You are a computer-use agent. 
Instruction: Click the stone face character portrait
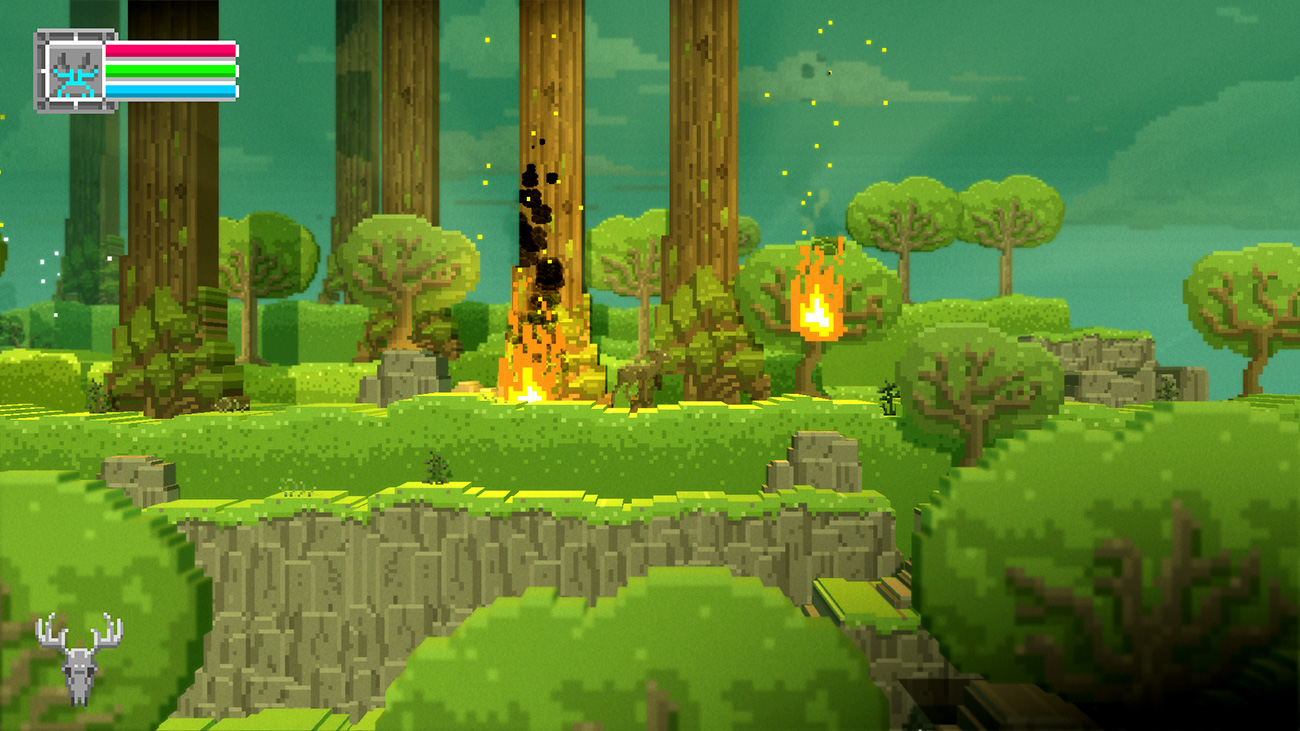tap(75, 71)
